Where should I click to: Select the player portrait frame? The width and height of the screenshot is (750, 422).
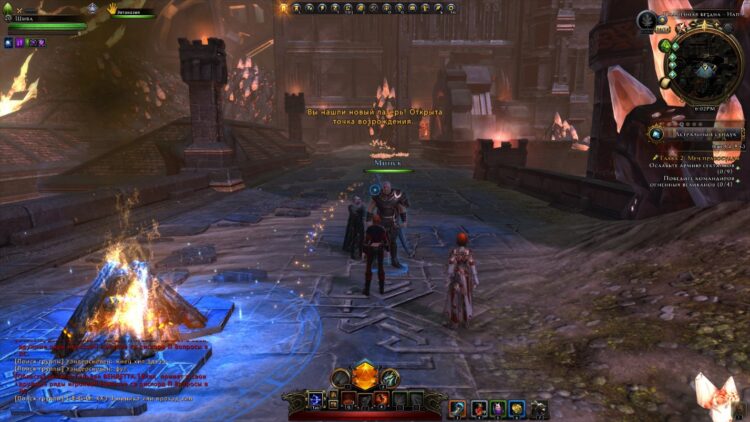pos(40,19)
